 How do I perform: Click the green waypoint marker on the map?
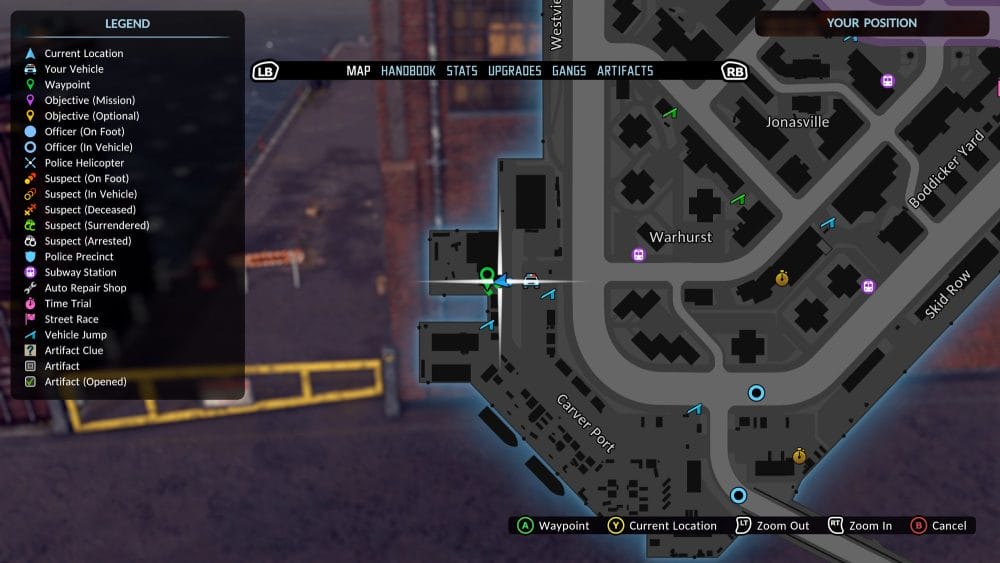tap(487, 276)
